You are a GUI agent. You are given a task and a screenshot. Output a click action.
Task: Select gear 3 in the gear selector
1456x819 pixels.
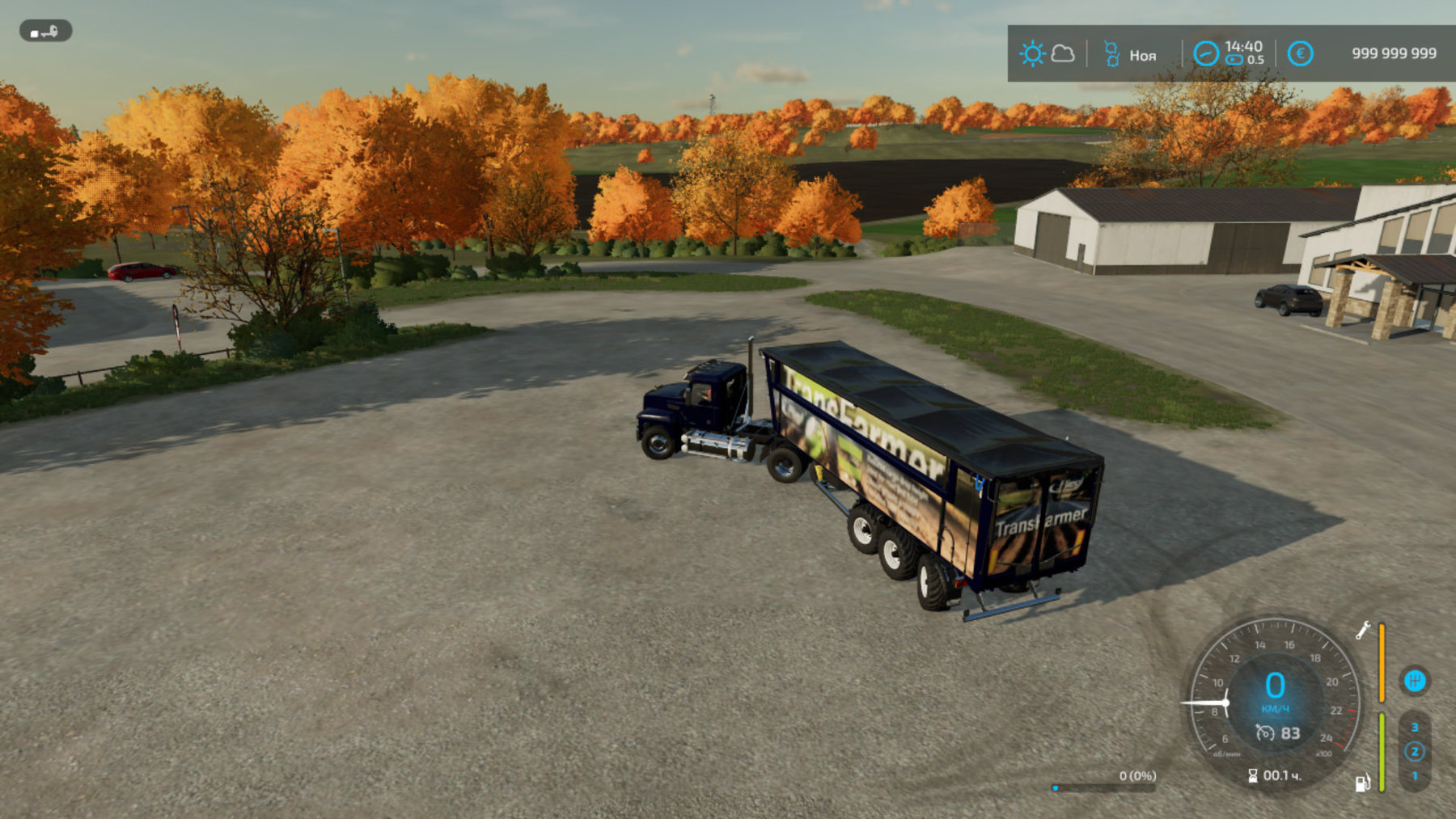(1415, 727)
